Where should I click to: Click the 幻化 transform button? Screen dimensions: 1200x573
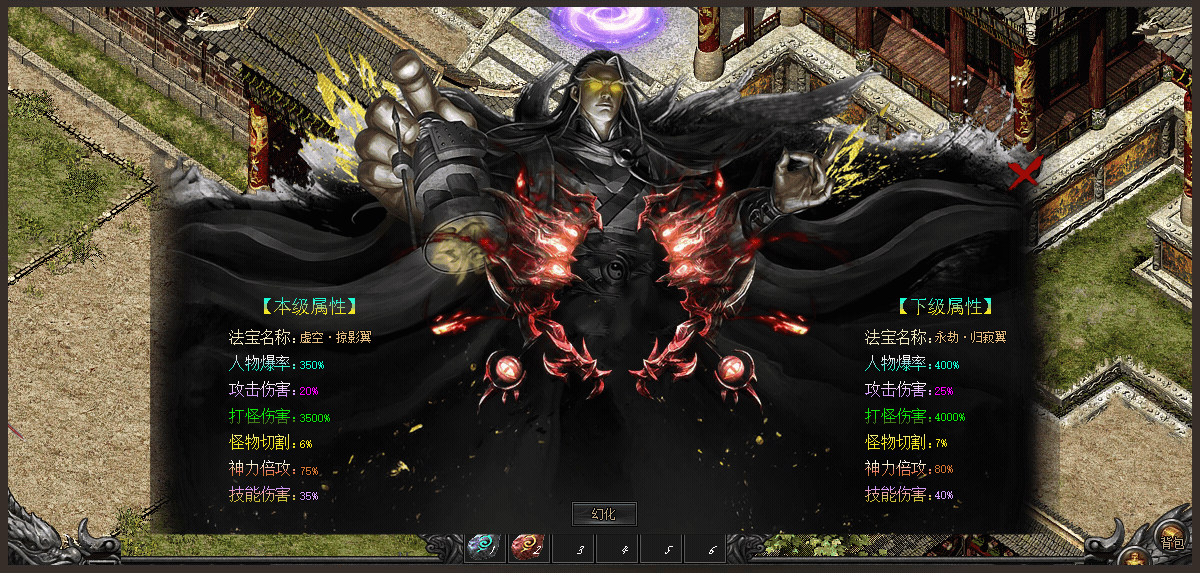(x=604, y=514)
